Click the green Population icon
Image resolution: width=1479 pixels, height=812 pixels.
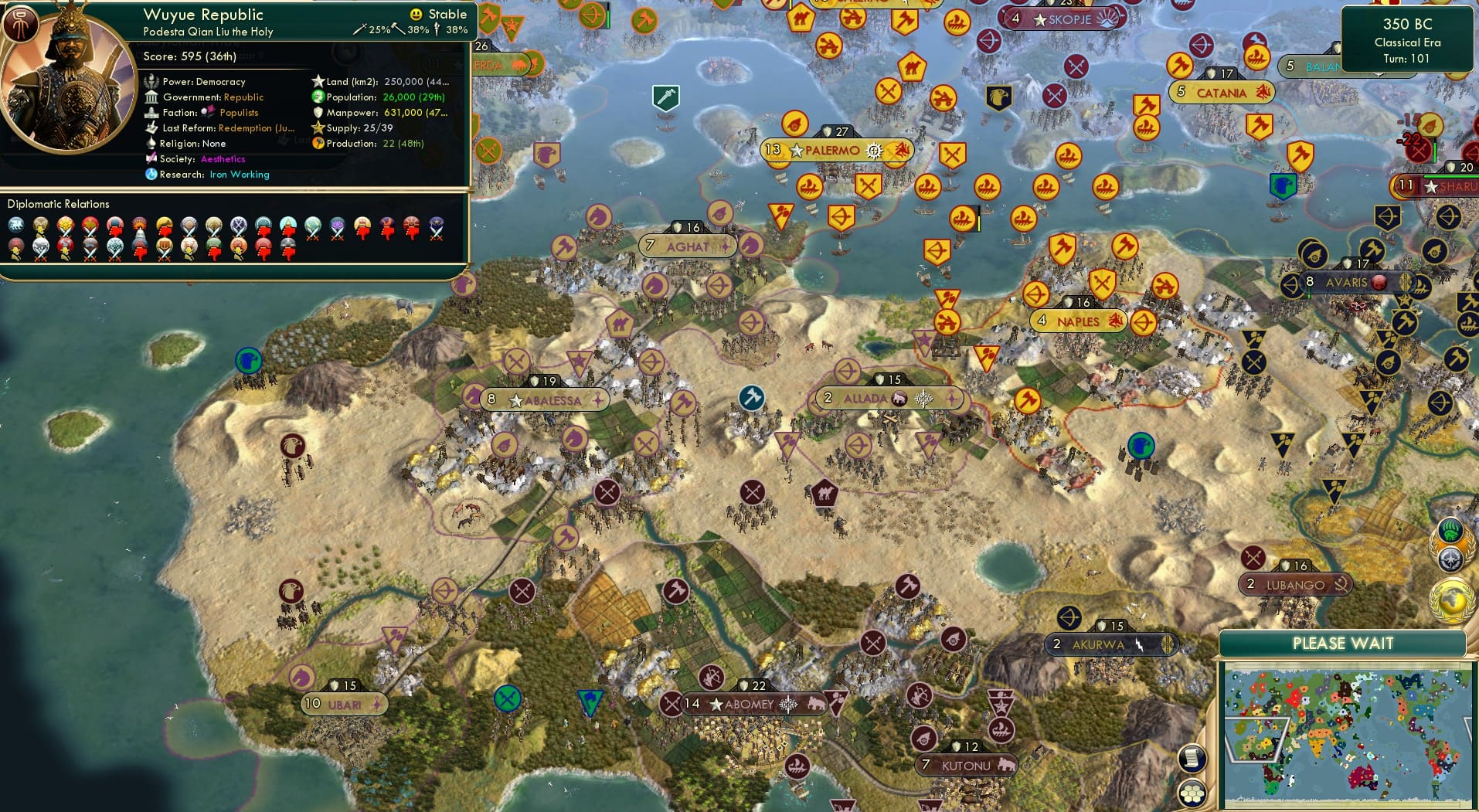coord(316,97)
